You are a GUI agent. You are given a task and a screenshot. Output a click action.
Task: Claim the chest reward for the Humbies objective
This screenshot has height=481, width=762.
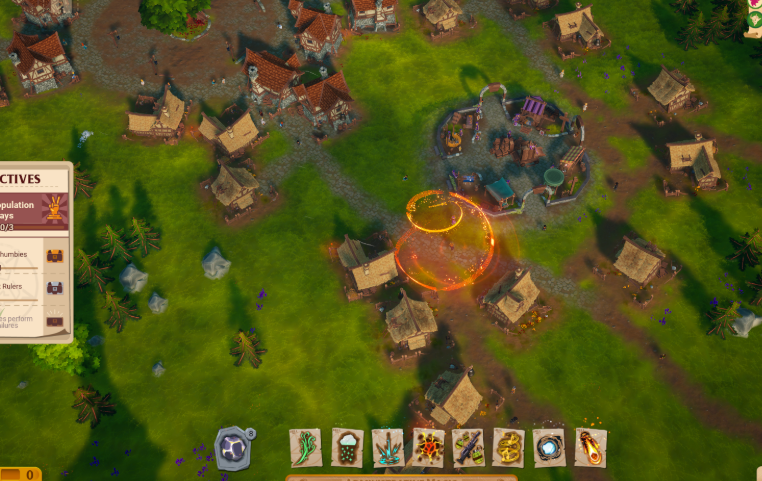54,256
